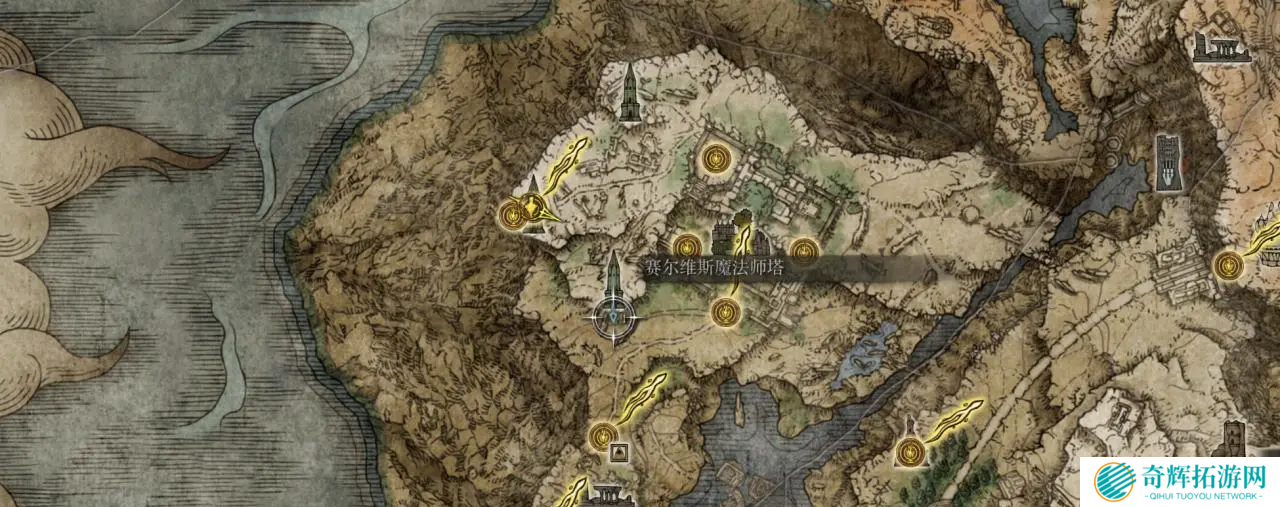
Task: Select the grace marker east of the walled ruins
Action: point(804,251)
